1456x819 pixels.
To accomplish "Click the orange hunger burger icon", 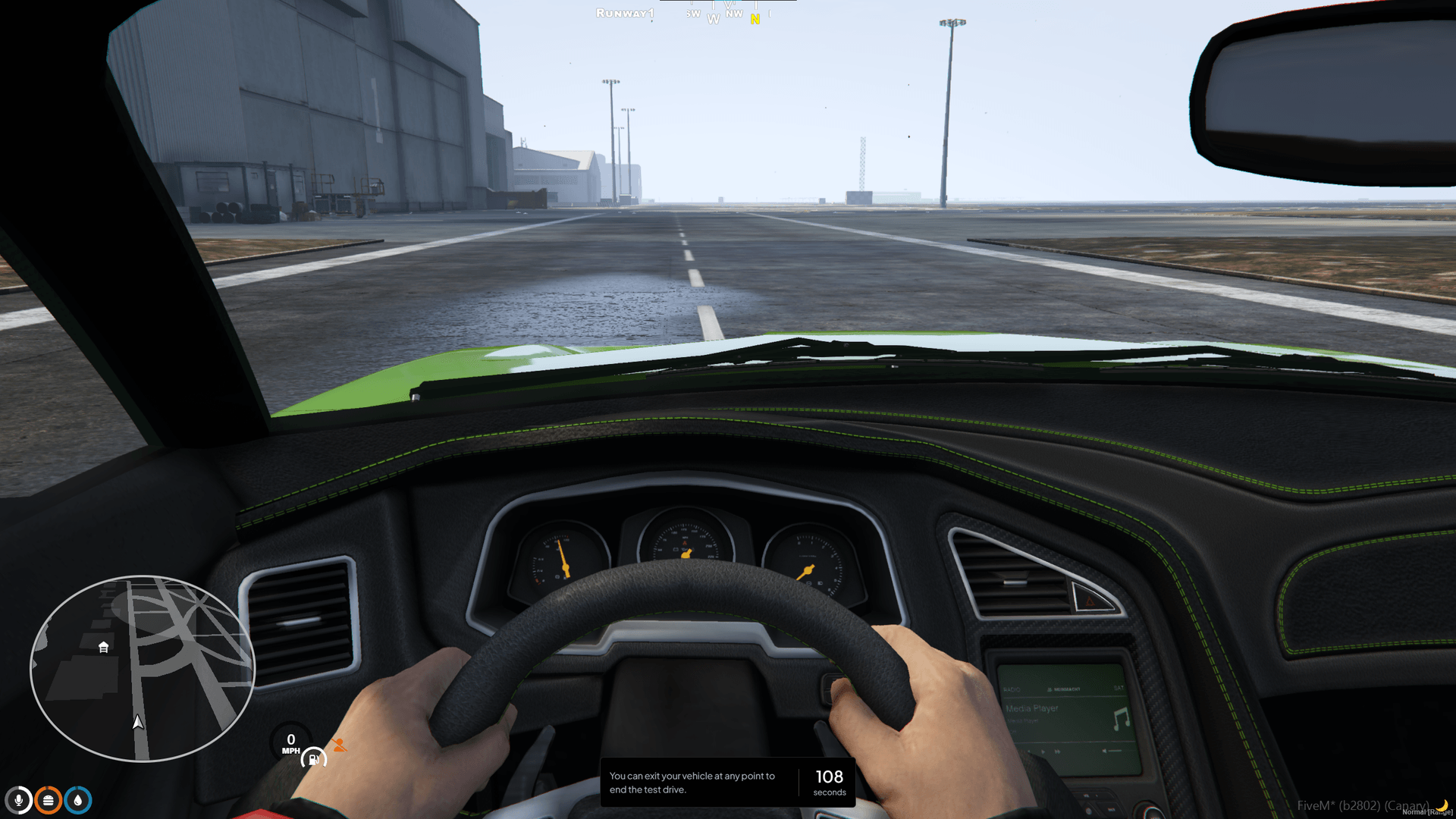I will click(47, 800).
